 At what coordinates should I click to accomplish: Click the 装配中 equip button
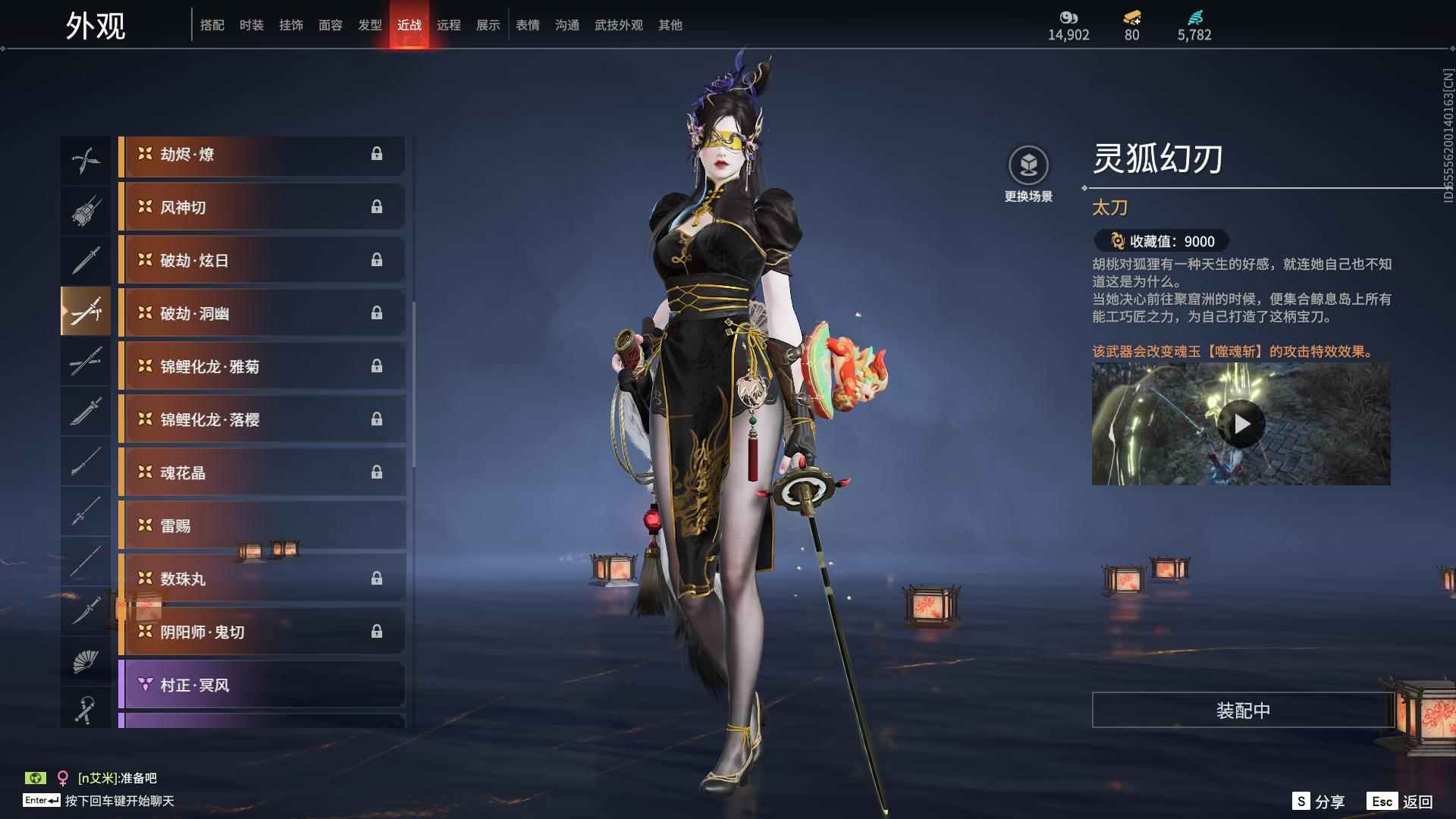1241,711
